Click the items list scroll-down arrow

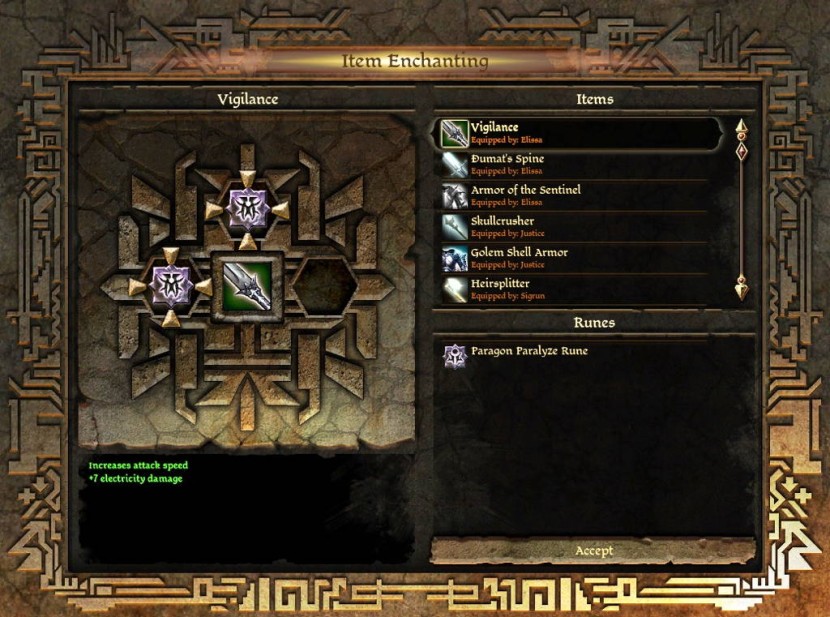[x=741, y=290]
